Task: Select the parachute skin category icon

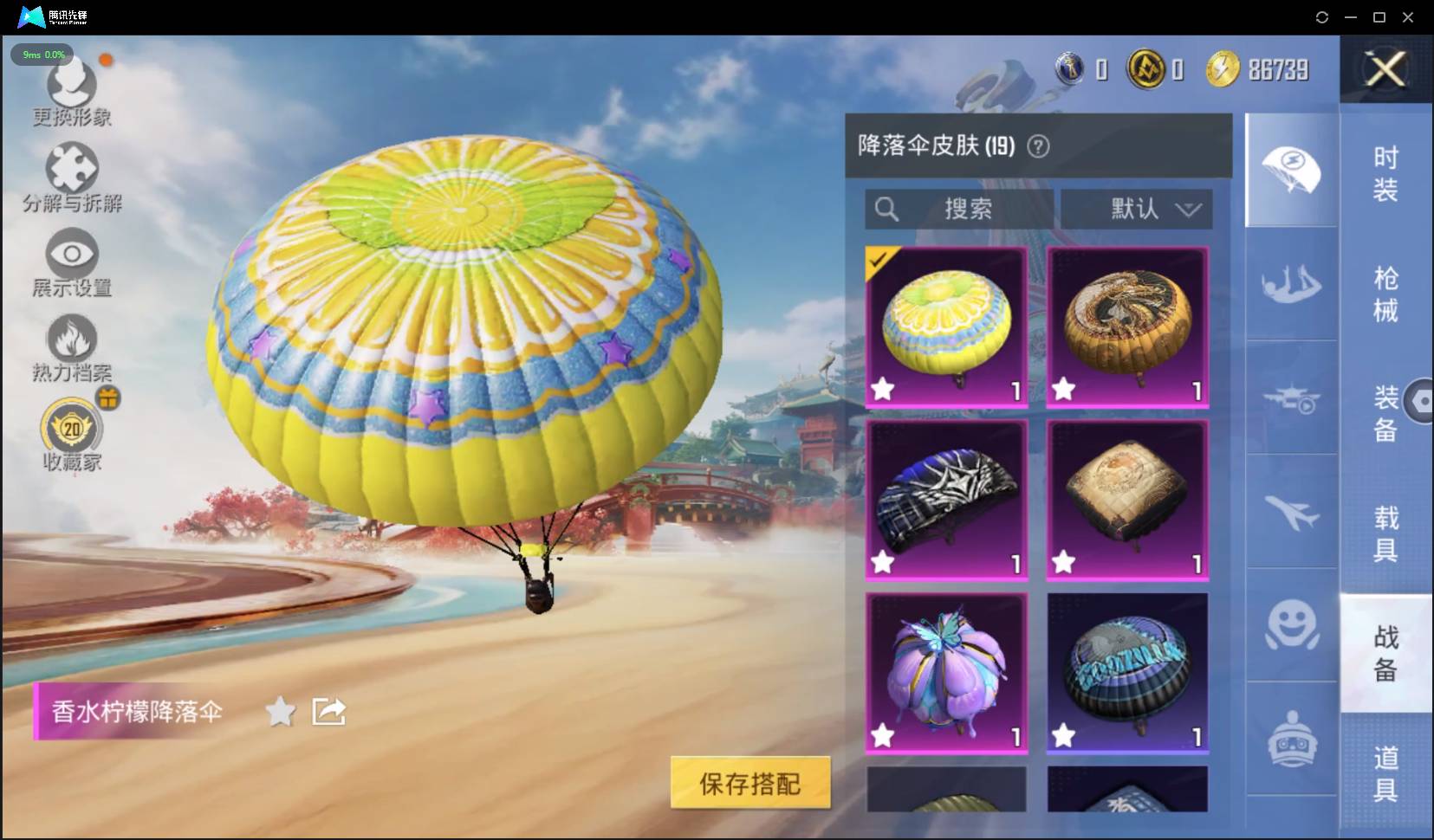Action: pos(1290,170)
